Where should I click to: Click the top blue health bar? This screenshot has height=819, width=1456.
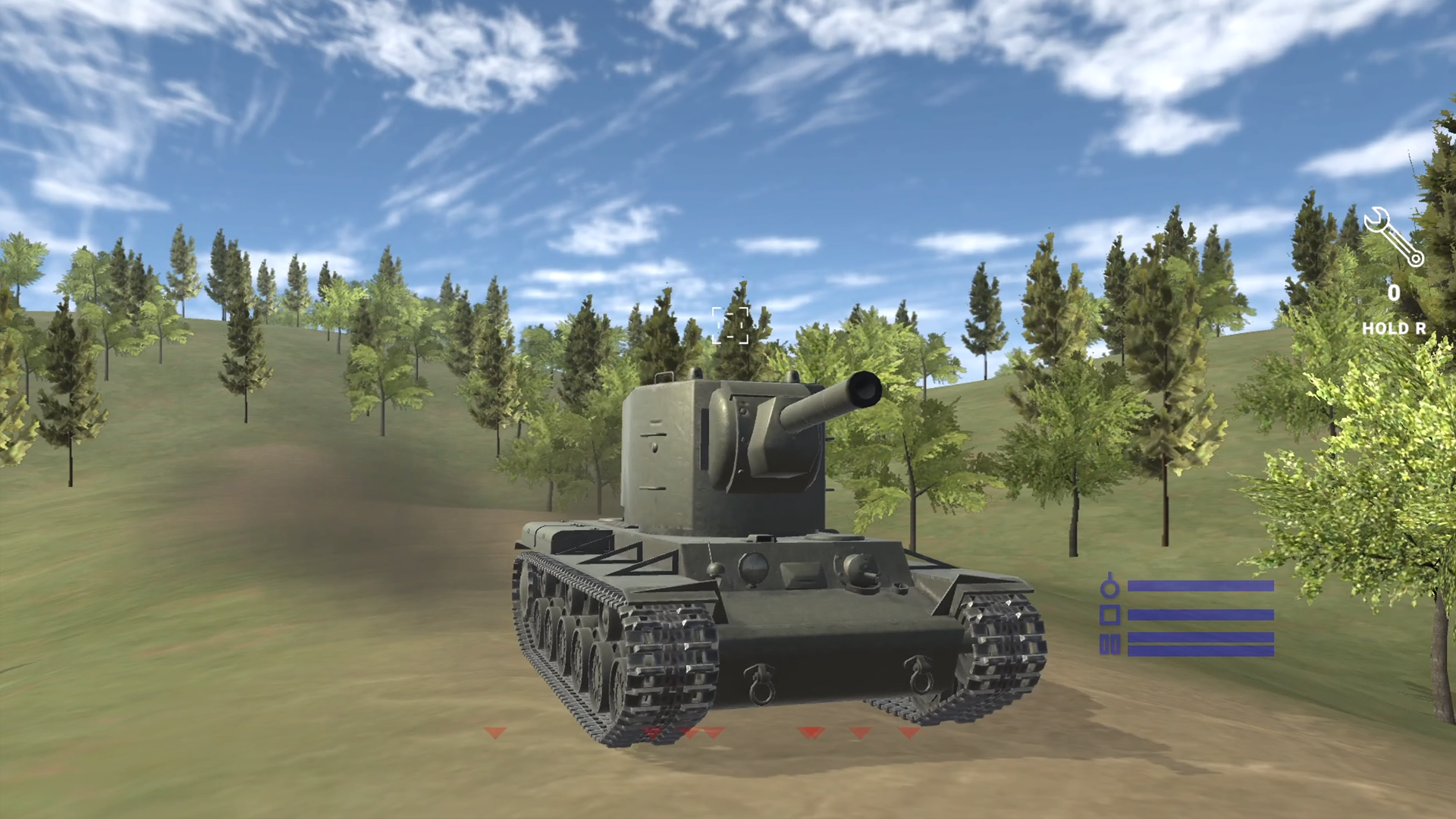coord(1202,585)
